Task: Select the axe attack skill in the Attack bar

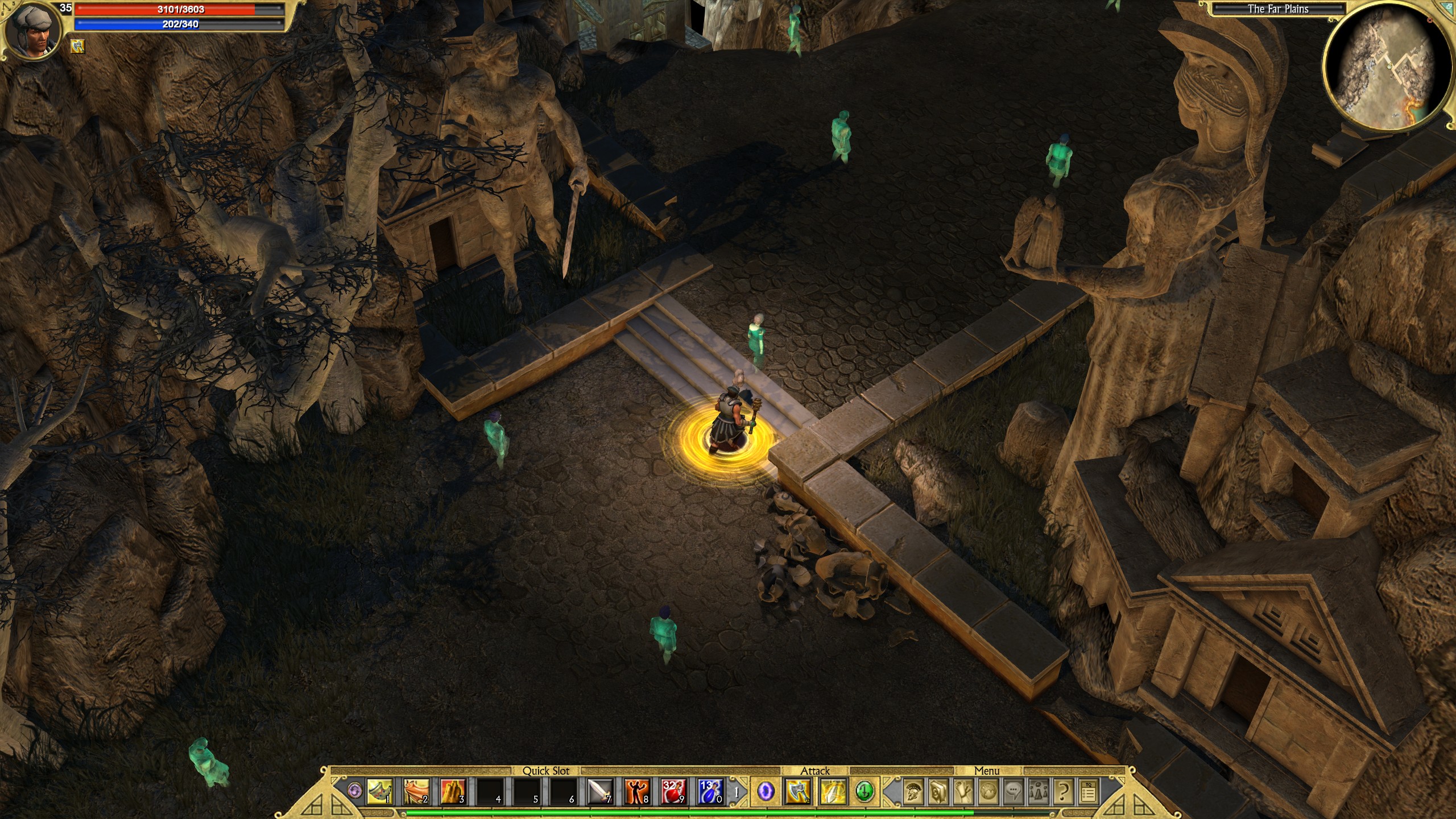Action: [x=798, y=792]
